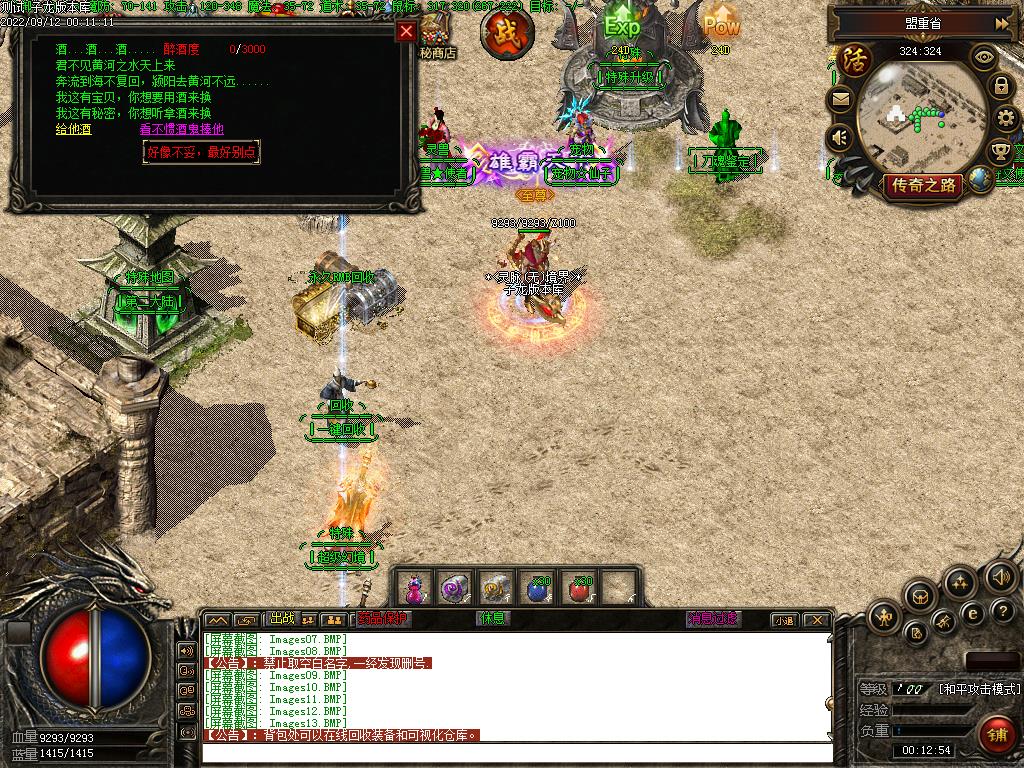Click the padlock icon beside minimap
Viewport: 1024px width, 768px height.
(1001, 86)
